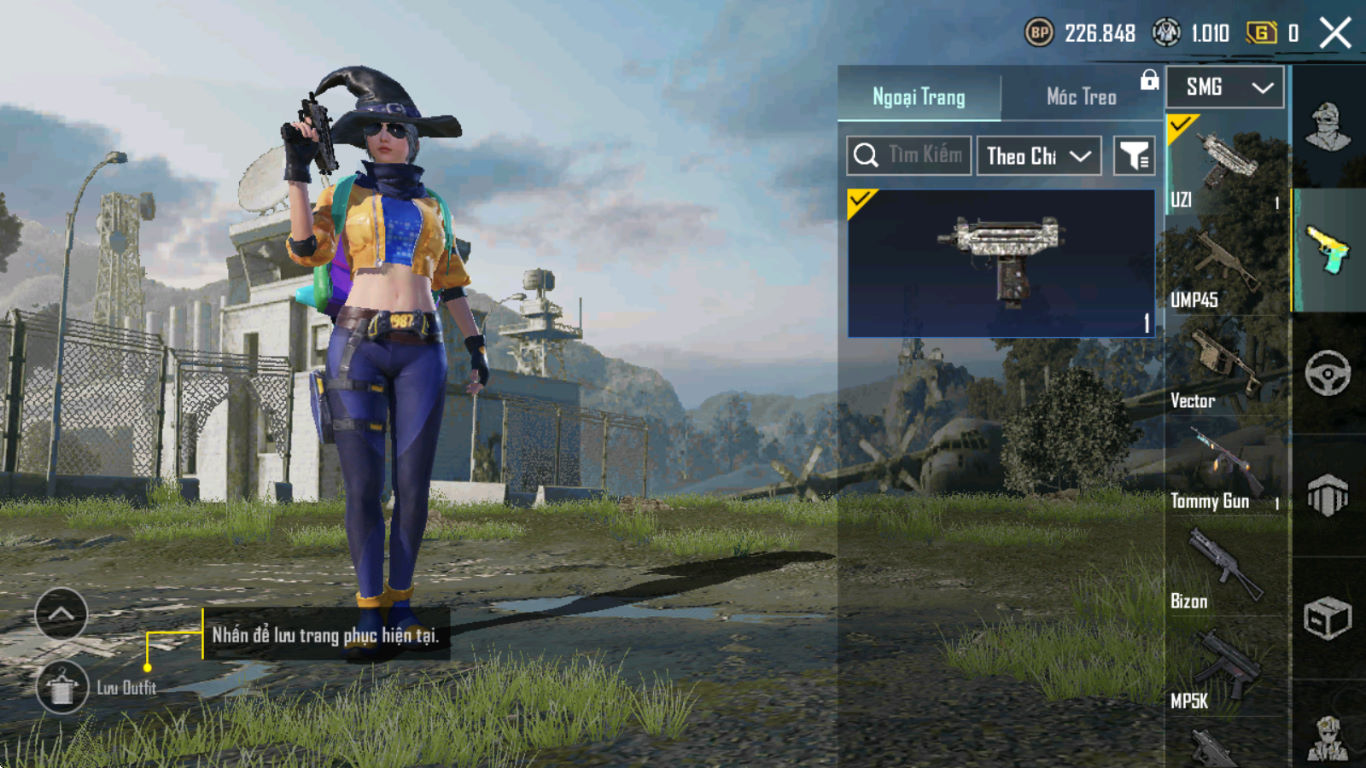Expand the up-arrow circle button

(61, 613)
